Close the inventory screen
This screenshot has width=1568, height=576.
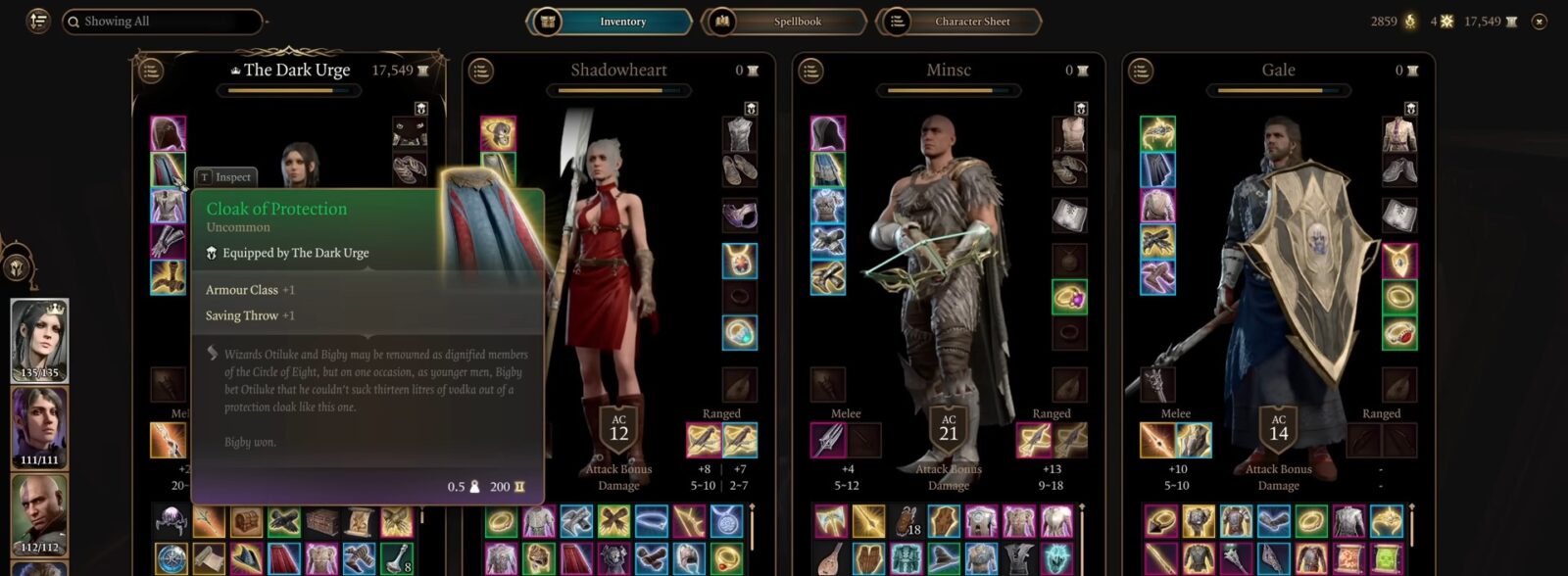[1540, 21]
